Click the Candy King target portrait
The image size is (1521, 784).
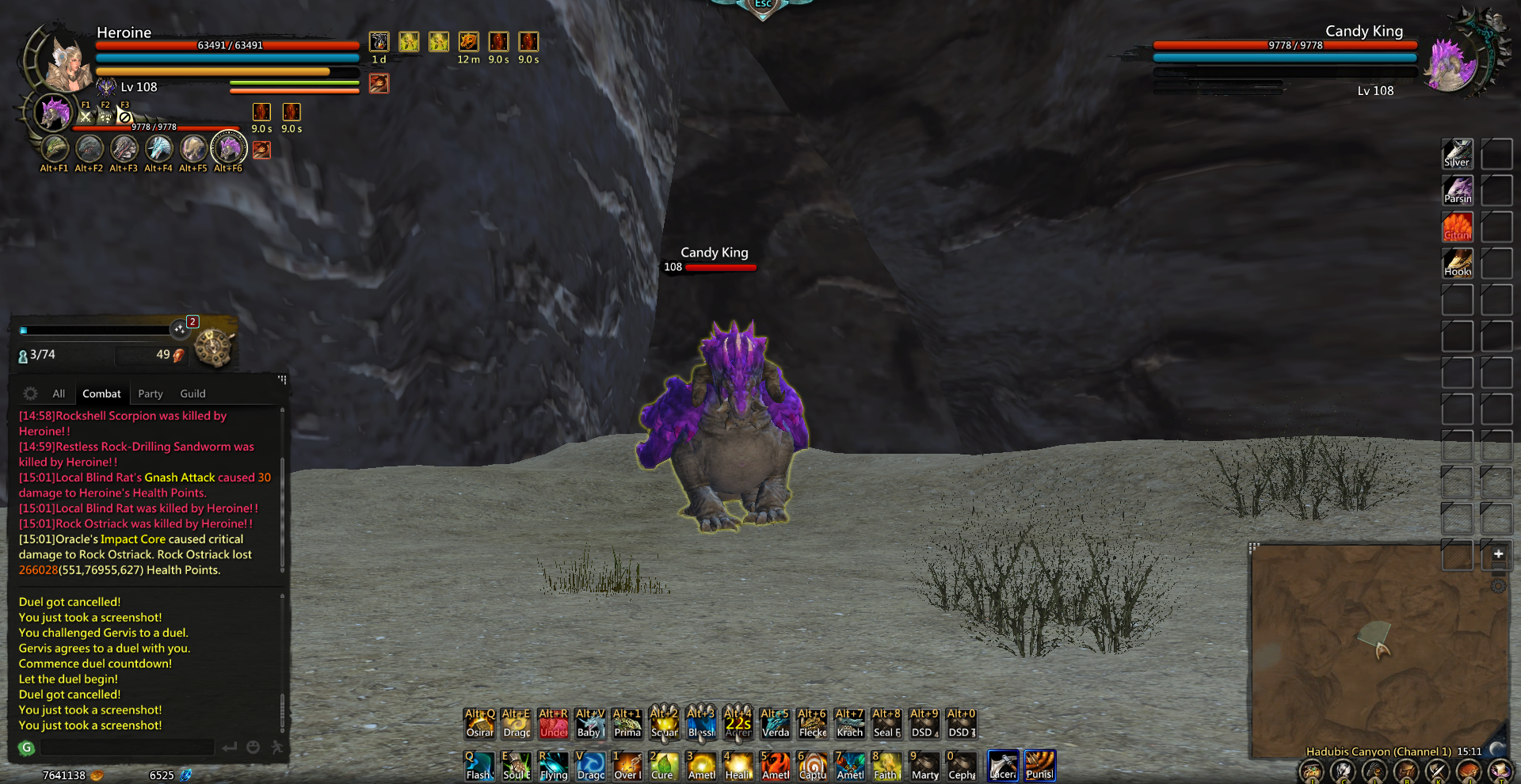(x=1451, y=63)
